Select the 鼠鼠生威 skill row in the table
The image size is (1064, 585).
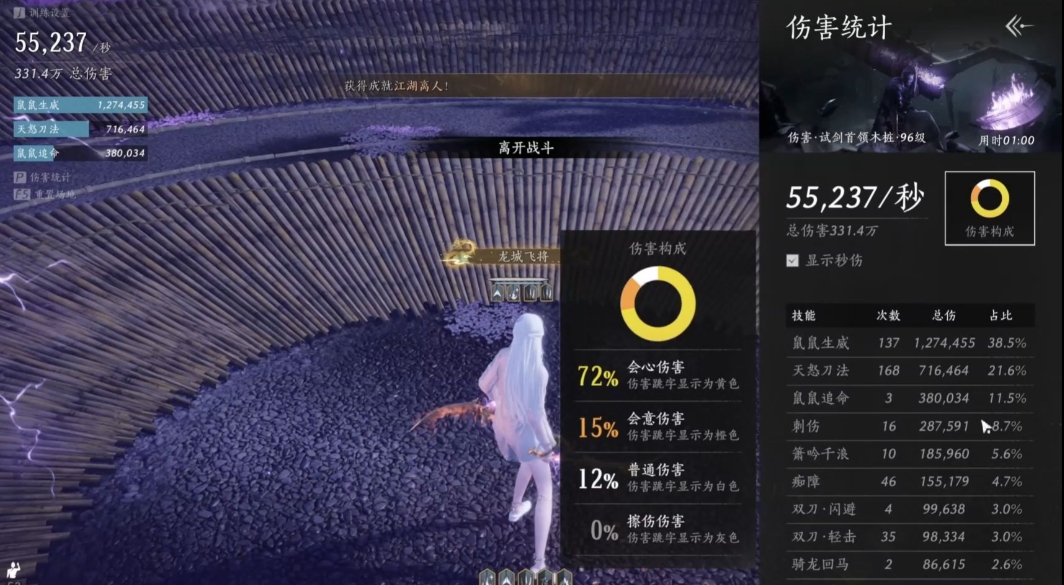coord(908,343)
